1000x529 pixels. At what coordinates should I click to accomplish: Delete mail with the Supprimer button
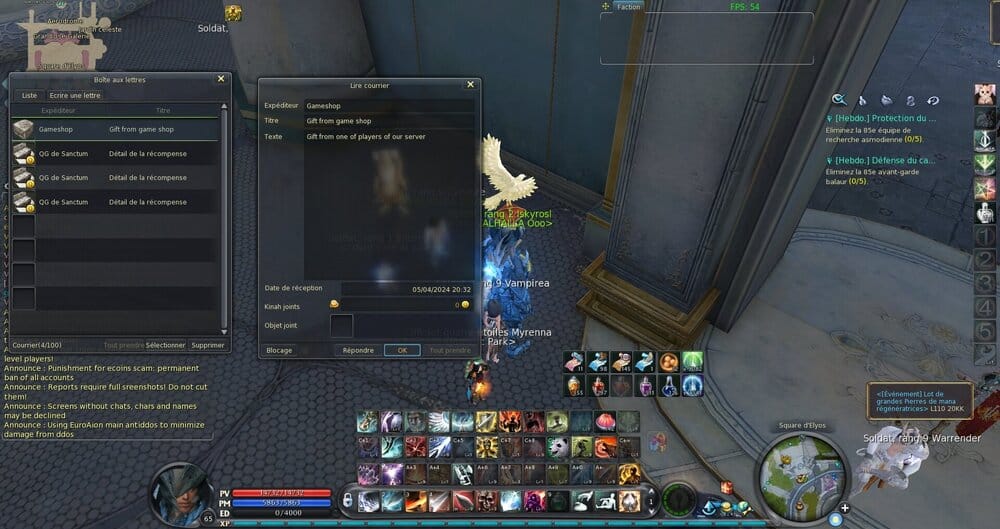pyautogui.click(x=208, y=345)
